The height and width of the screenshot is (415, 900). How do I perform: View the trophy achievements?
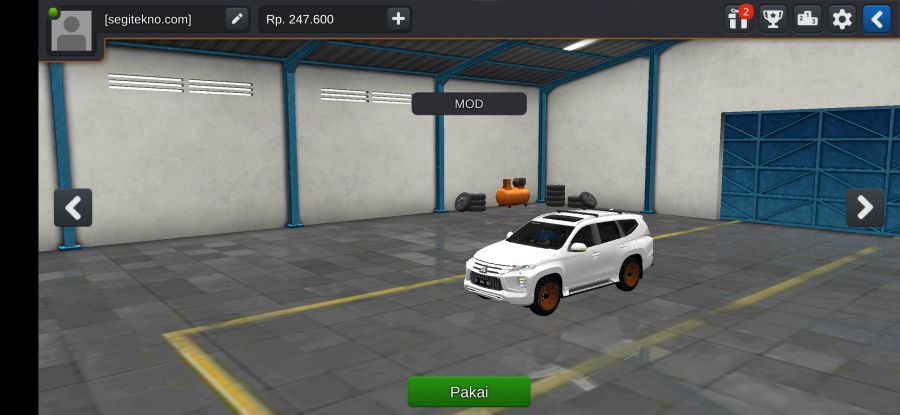(773, 19)
